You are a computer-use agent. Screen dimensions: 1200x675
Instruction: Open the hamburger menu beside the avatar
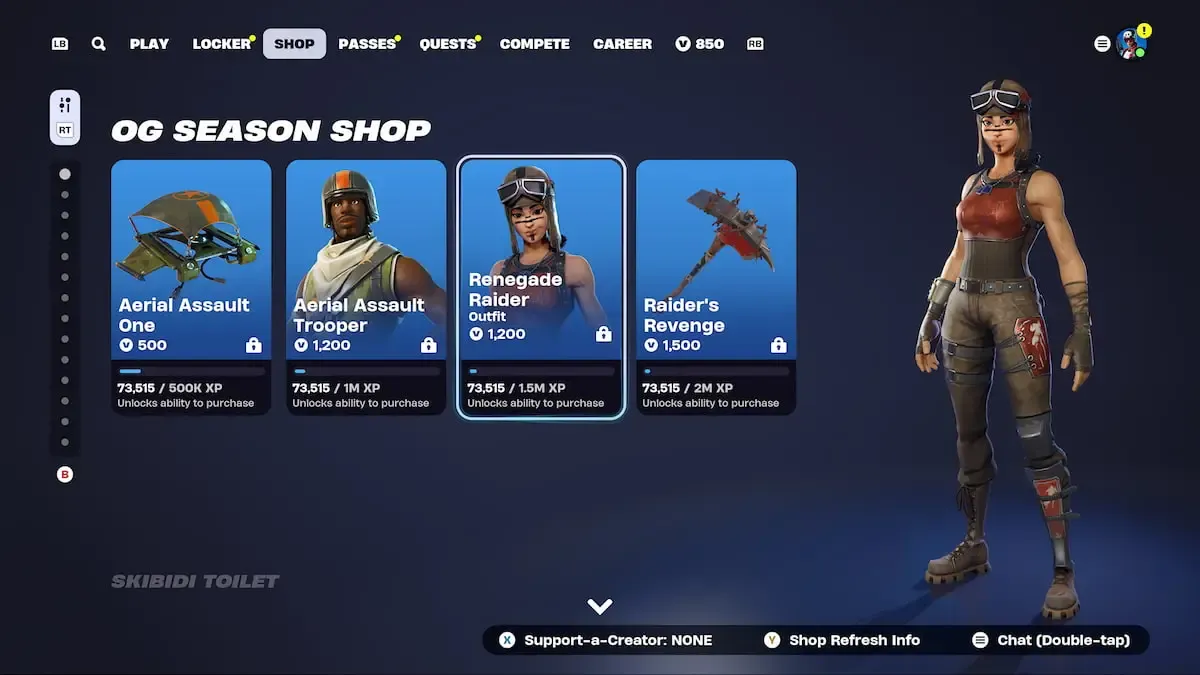pyautogui.click(x=1102, y=44)
